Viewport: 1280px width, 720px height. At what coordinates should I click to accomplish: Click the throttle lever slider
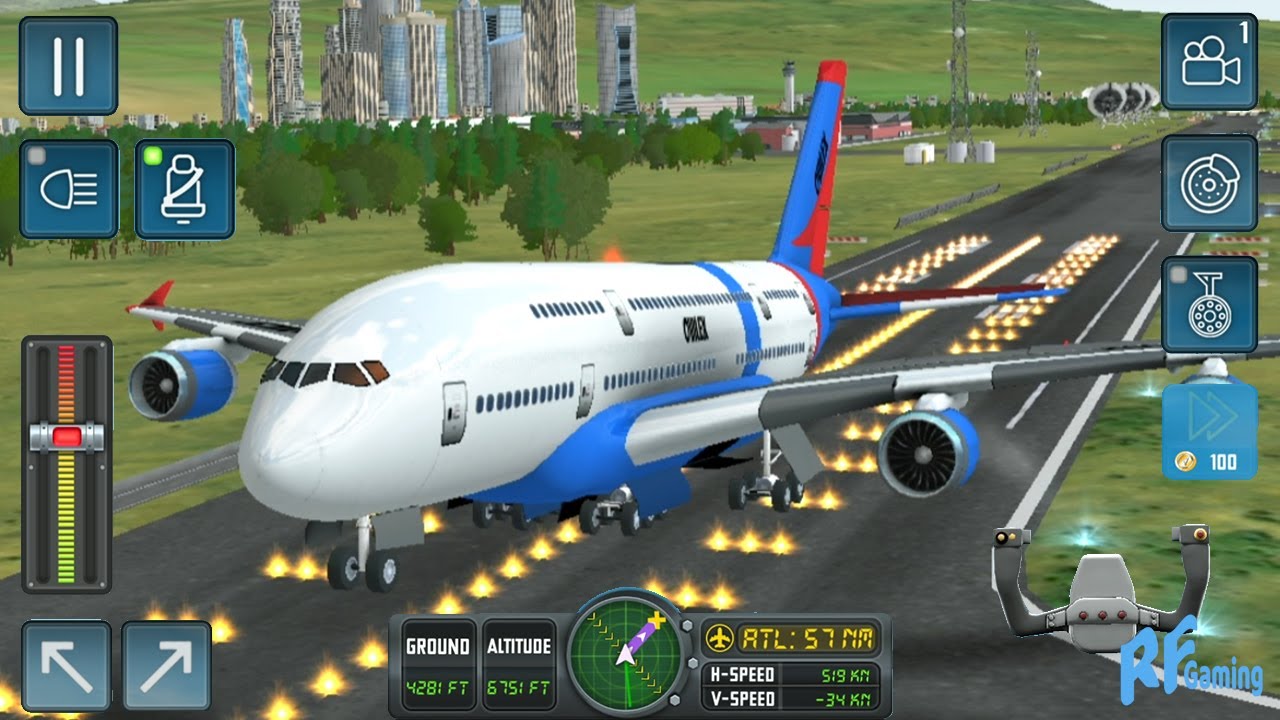(67, 436)
